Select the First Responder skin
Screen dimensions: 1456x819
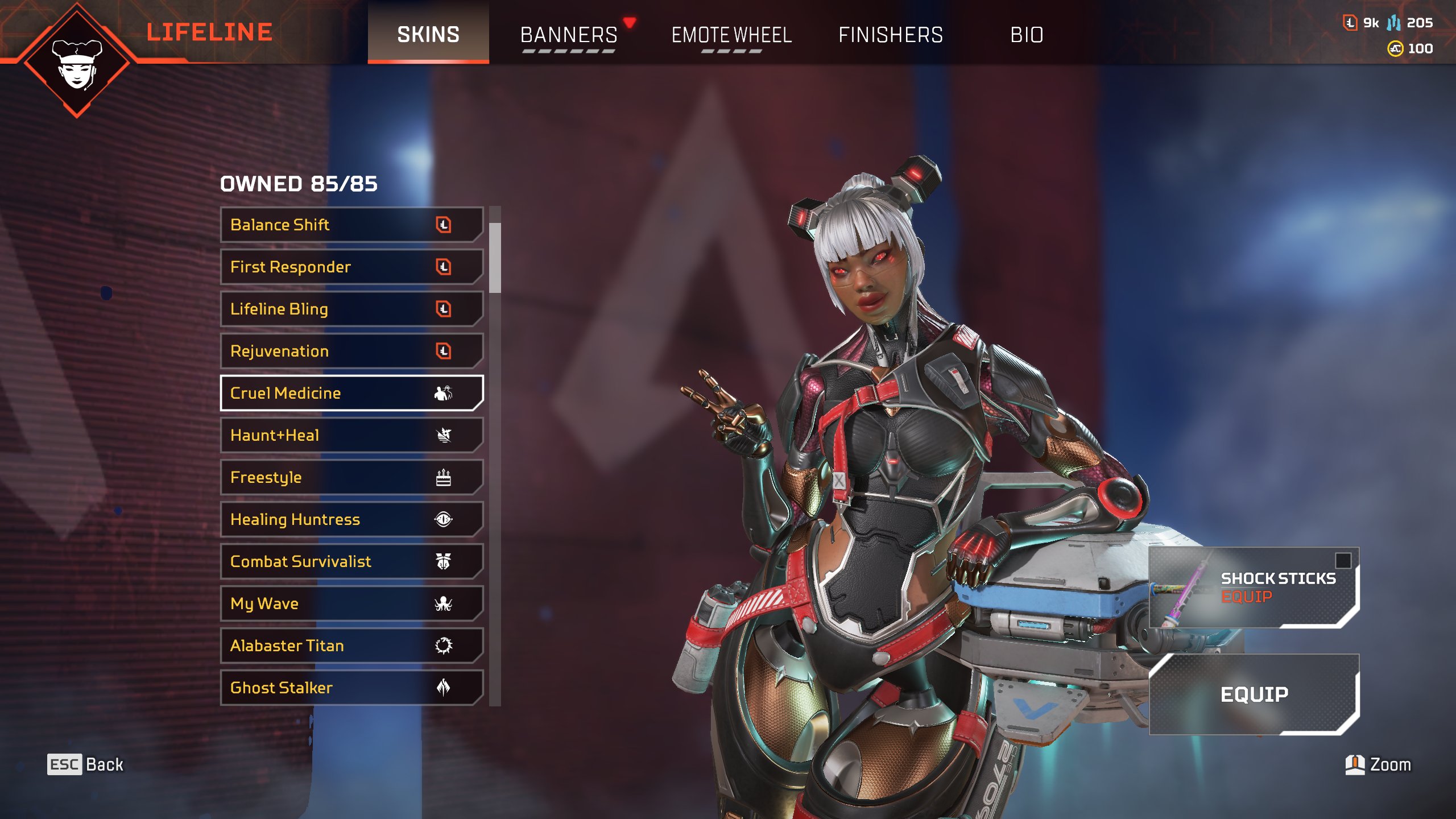point(351,267)
